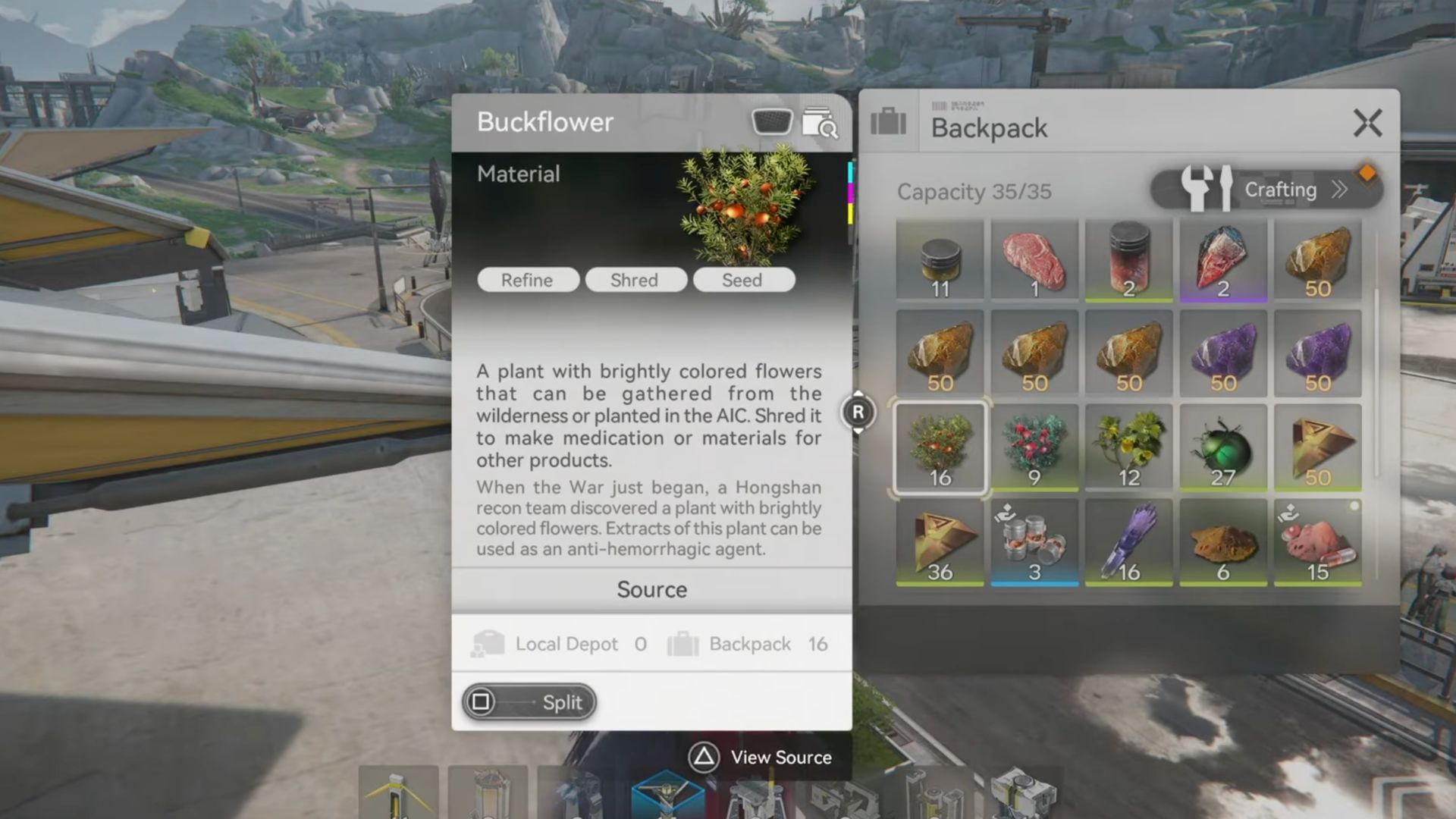Select the canned food stack of 3
1456x819 pixels.
pos(1035,542)
